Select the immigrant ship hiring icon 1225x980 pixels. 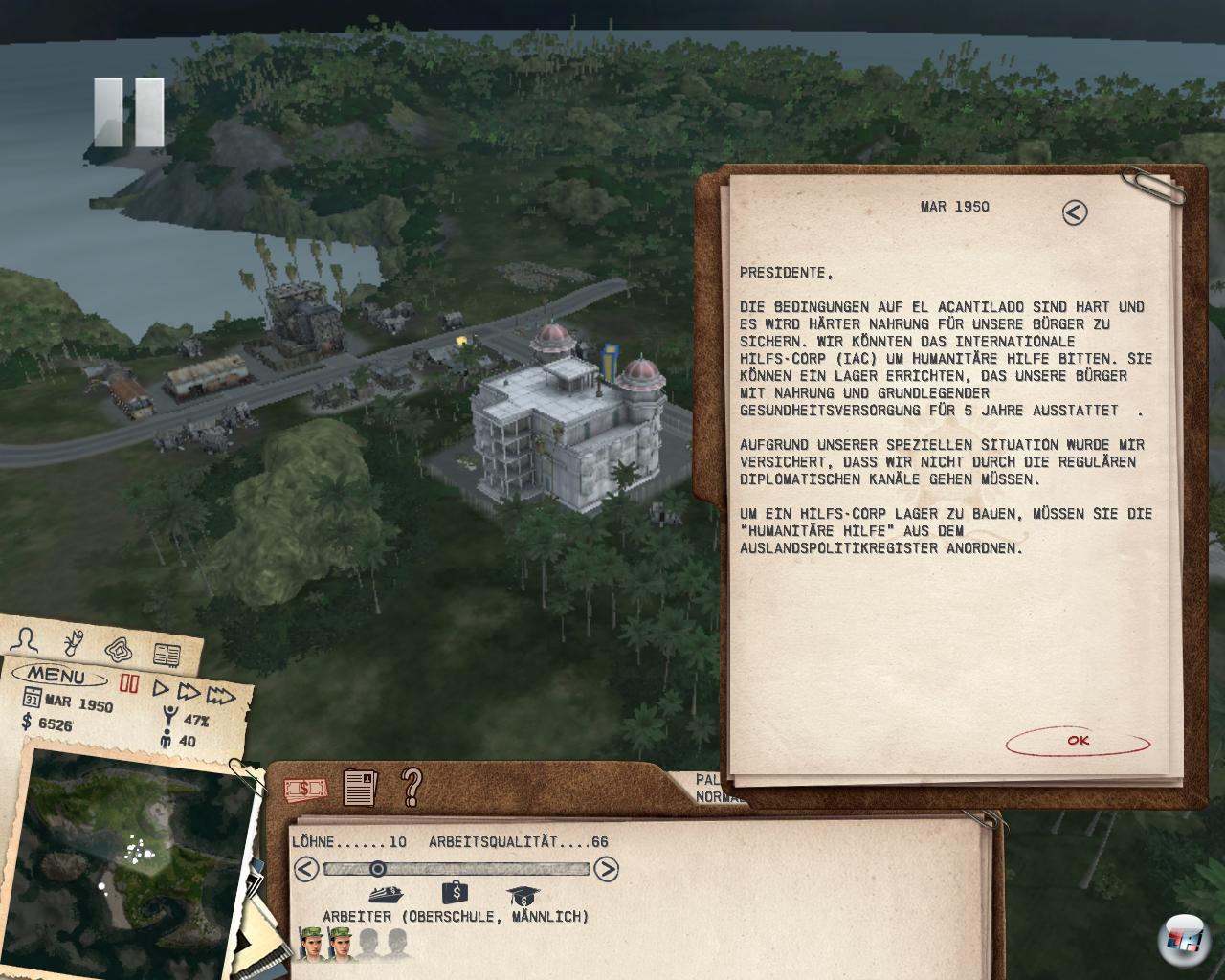[385, 897]
